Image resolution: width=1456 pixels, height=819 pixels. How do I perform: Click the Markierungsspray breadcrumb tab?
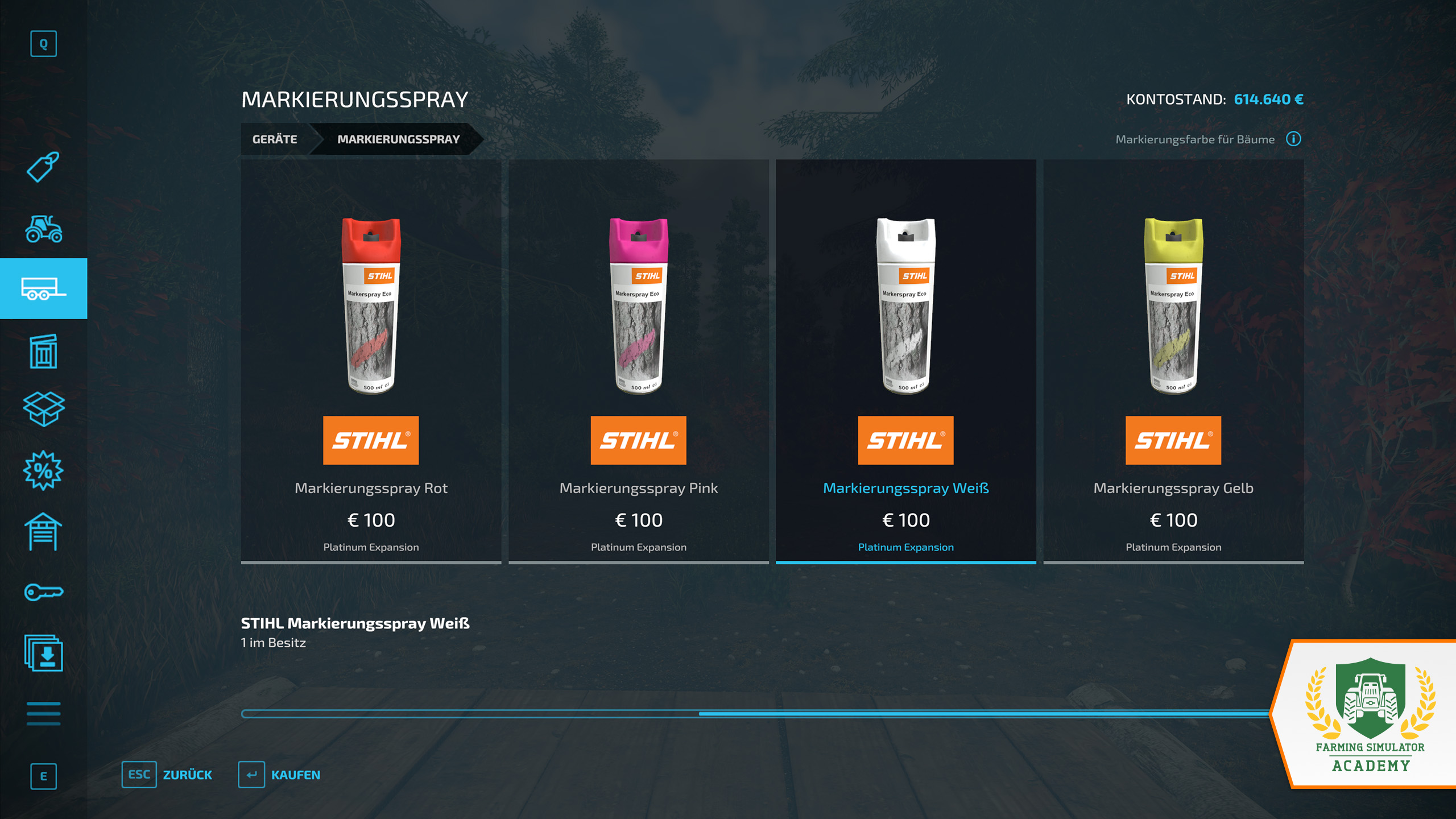coord(398,139)
